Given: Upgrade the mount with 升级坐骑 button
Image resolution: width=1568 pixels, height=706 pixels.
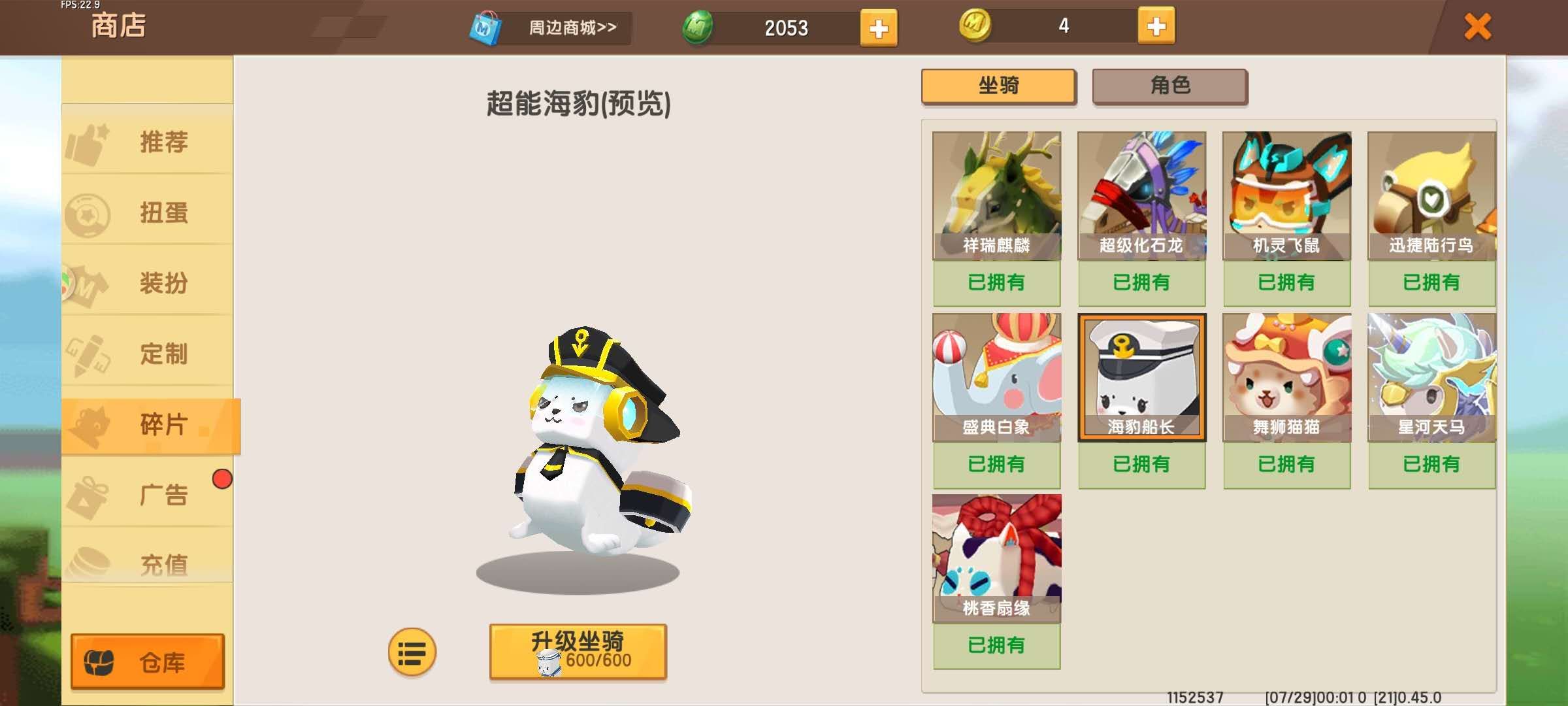Looking at the screenshot, I should click(x=578, y=652).
